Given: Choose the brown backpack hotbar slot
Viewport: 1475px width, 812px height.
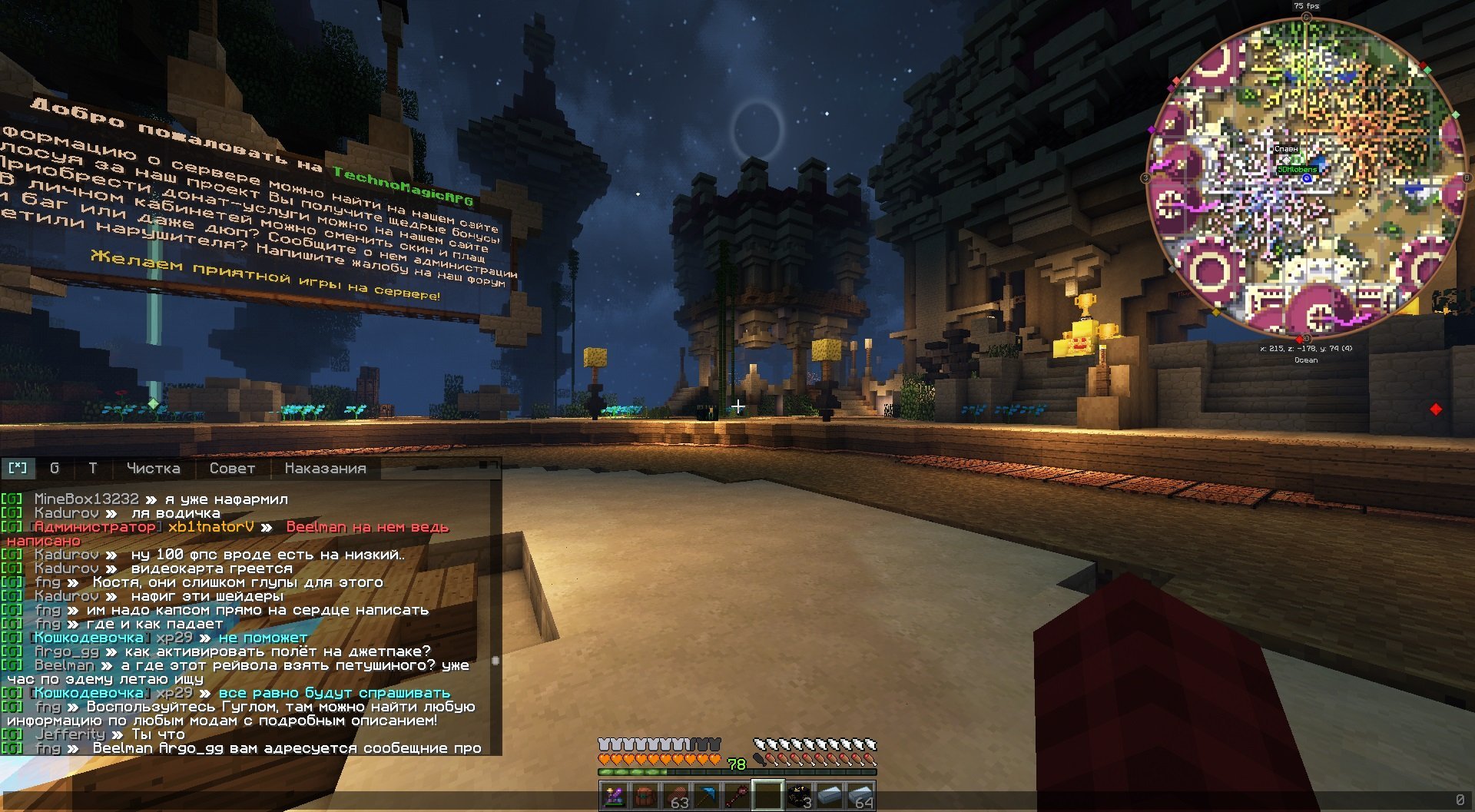Looking at the screenshot, I should (x=645, y=796).
